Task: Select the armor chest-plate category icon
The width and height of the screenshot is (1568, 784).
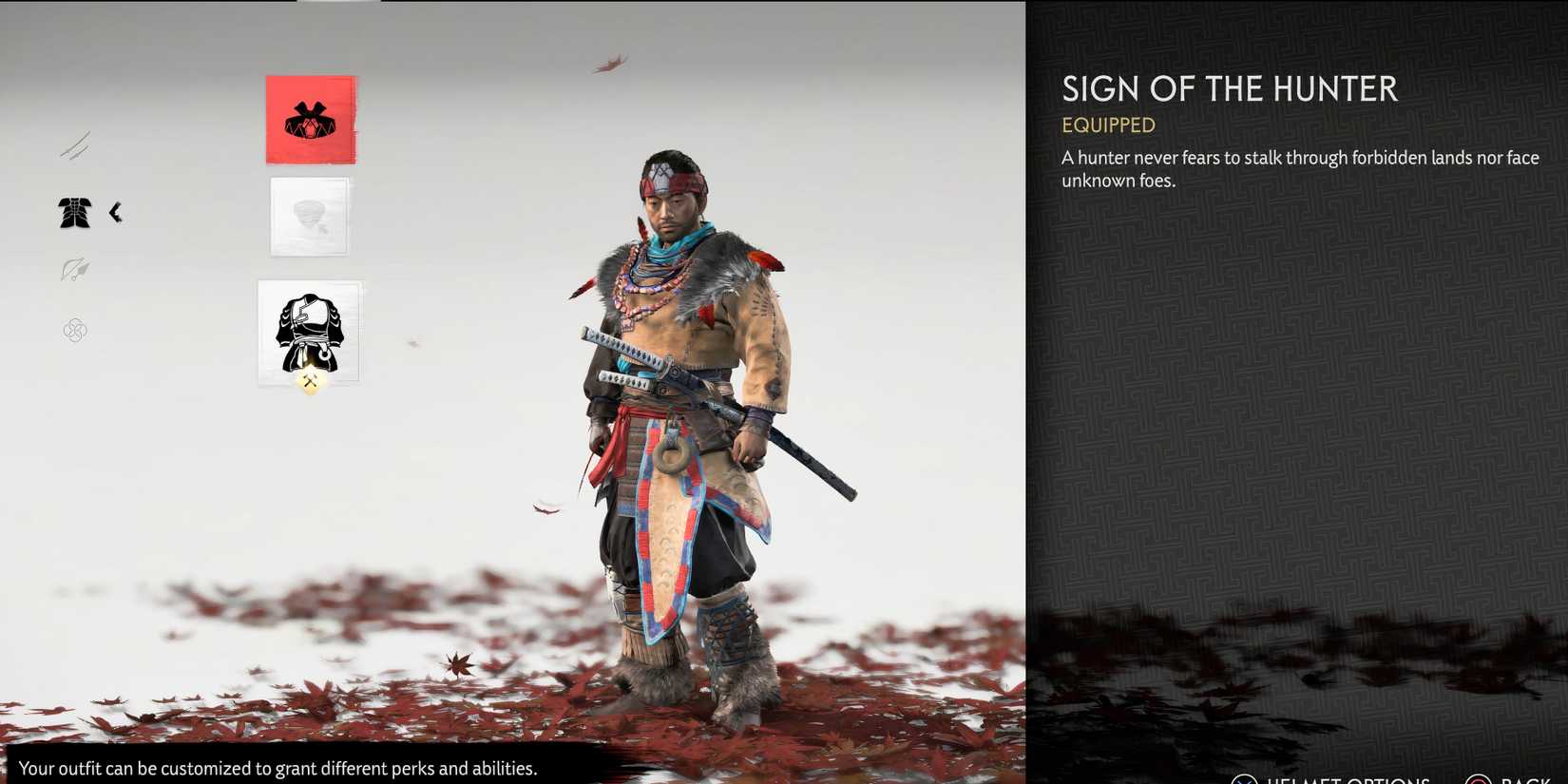Action: tap(75, 212)
